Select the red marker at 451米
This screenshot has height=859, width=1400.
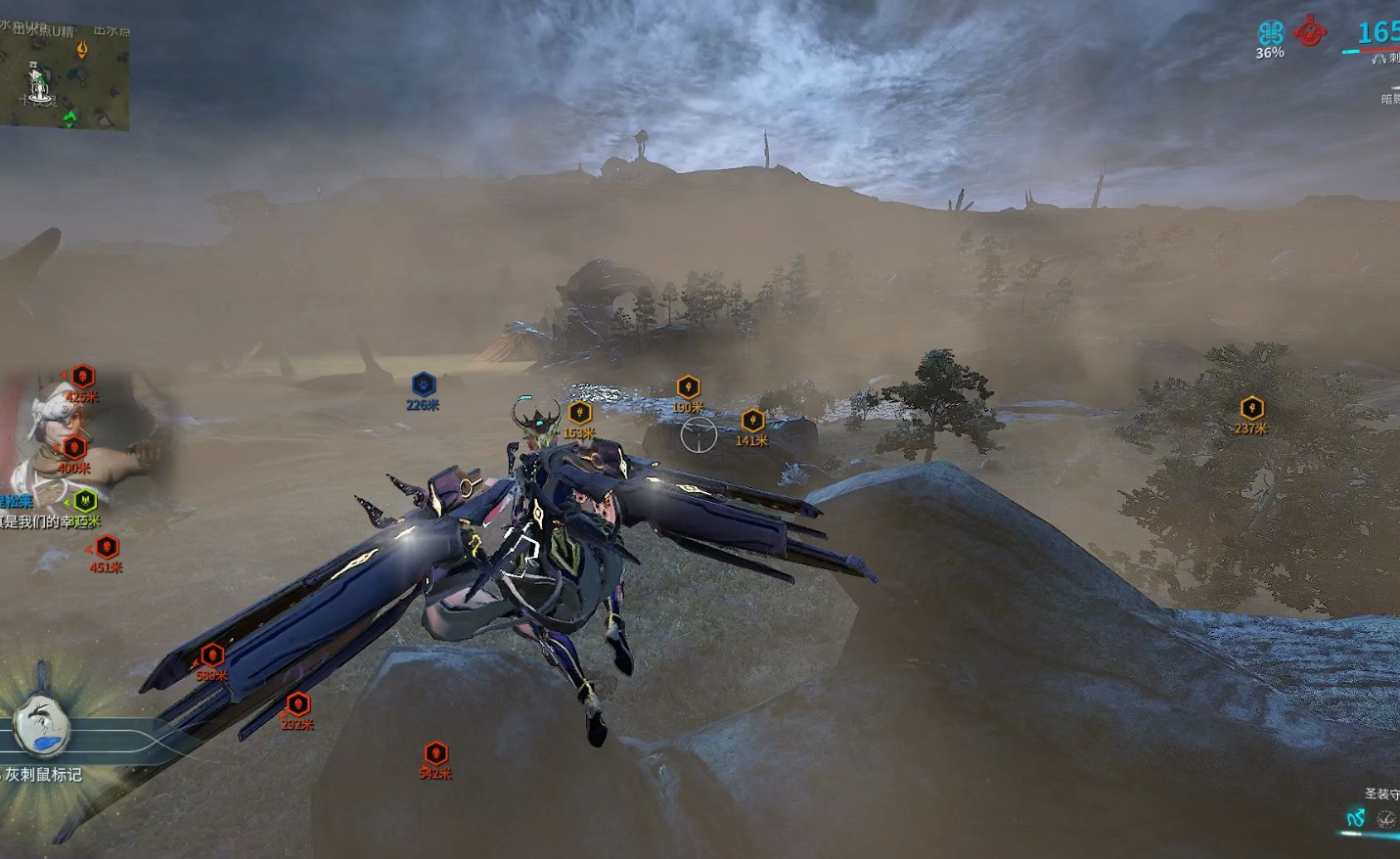[107, 547]
